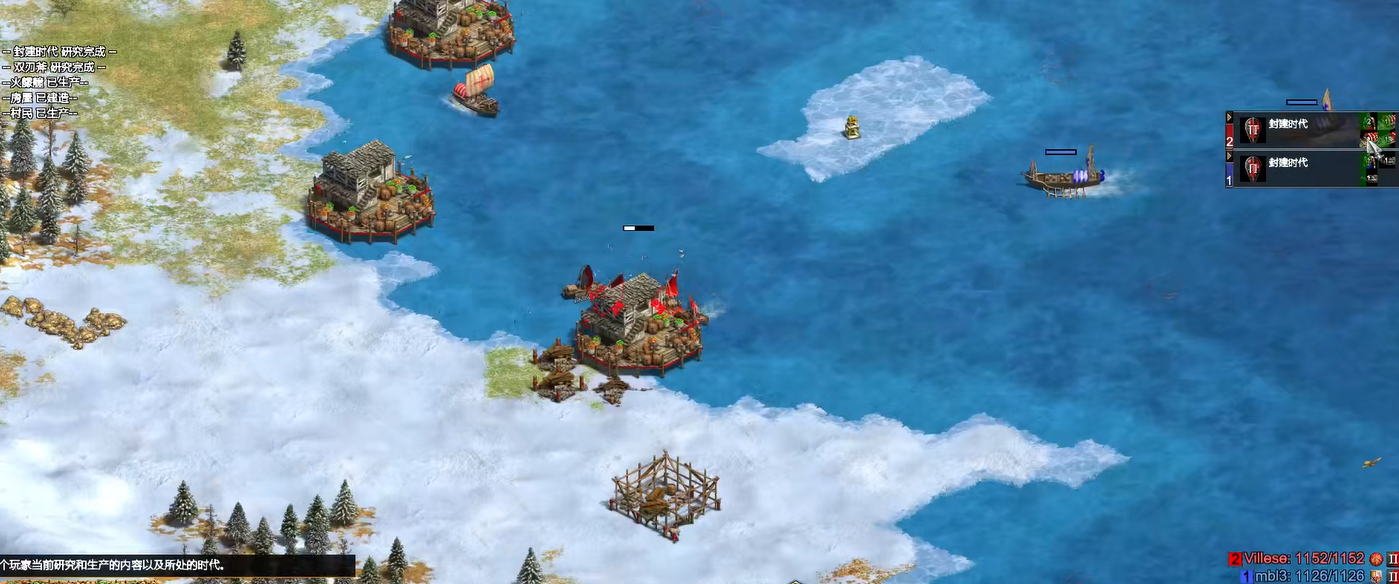Expand the blue player 1 panel arrow

coord(1230,156)
